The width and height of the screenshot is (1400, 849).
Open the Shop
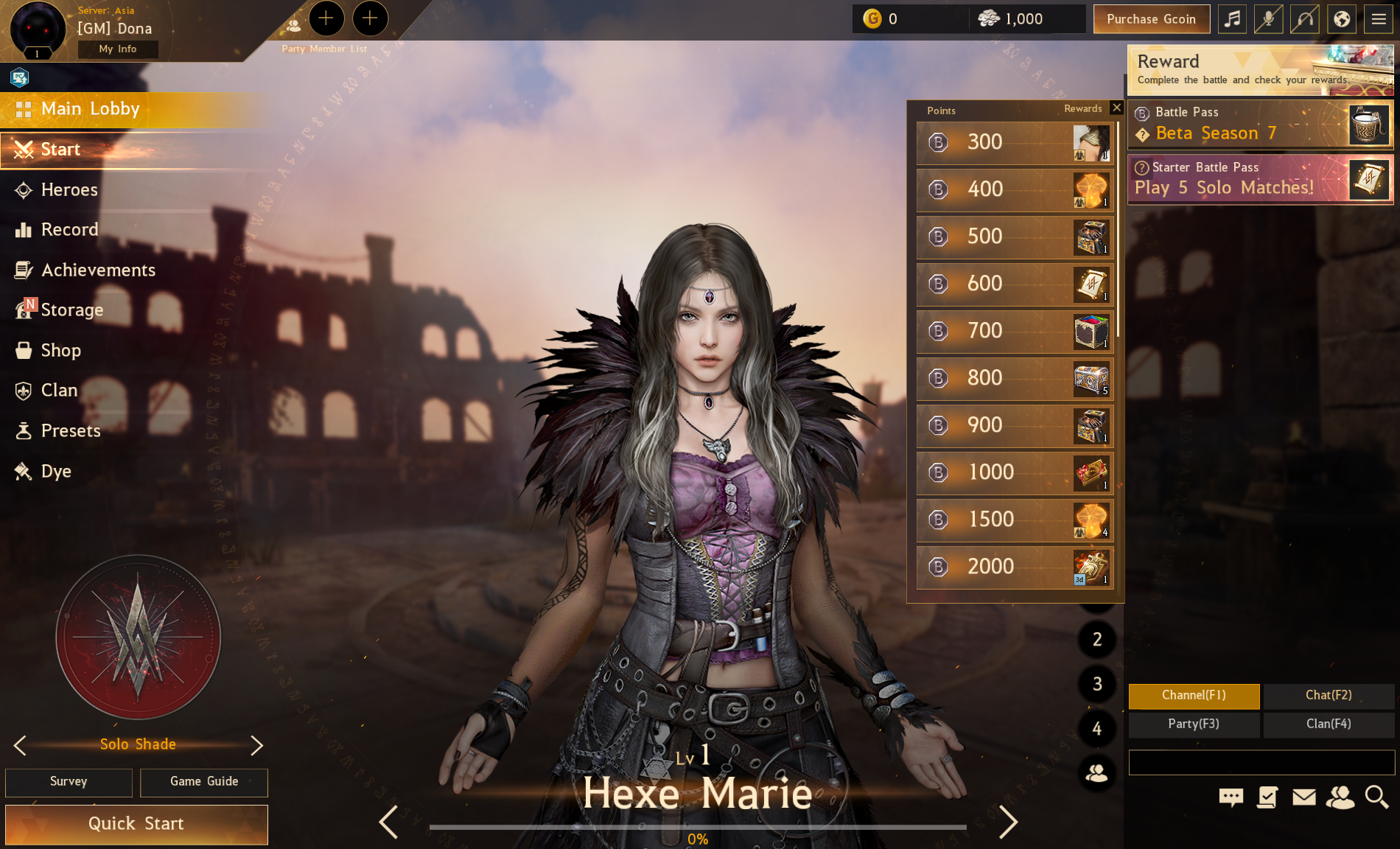(x=60, y=351)
